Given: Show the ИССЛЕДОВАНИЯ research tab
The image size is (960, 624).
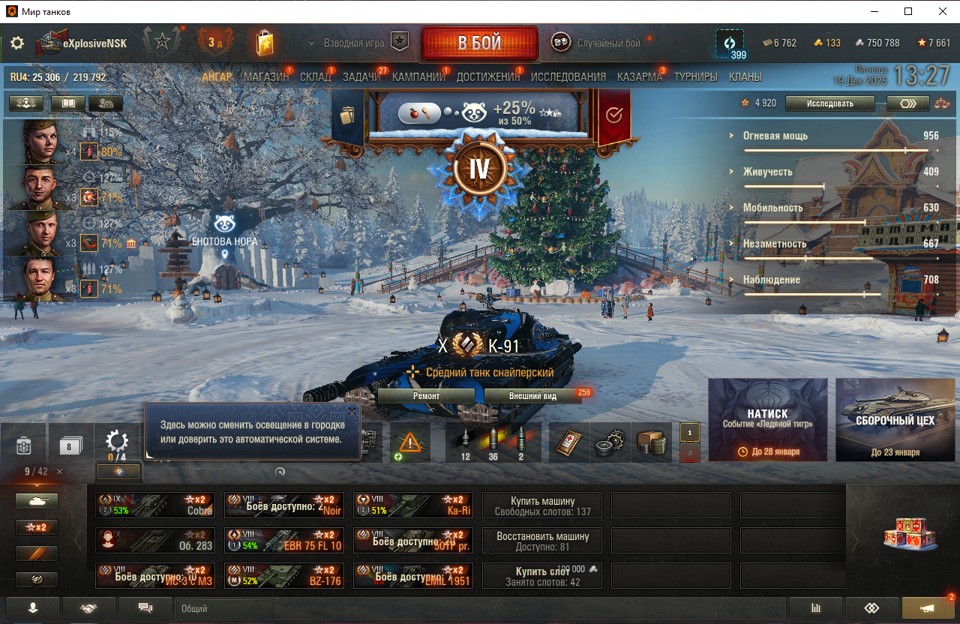Looking at the screenshot, I should pos(568,77).
